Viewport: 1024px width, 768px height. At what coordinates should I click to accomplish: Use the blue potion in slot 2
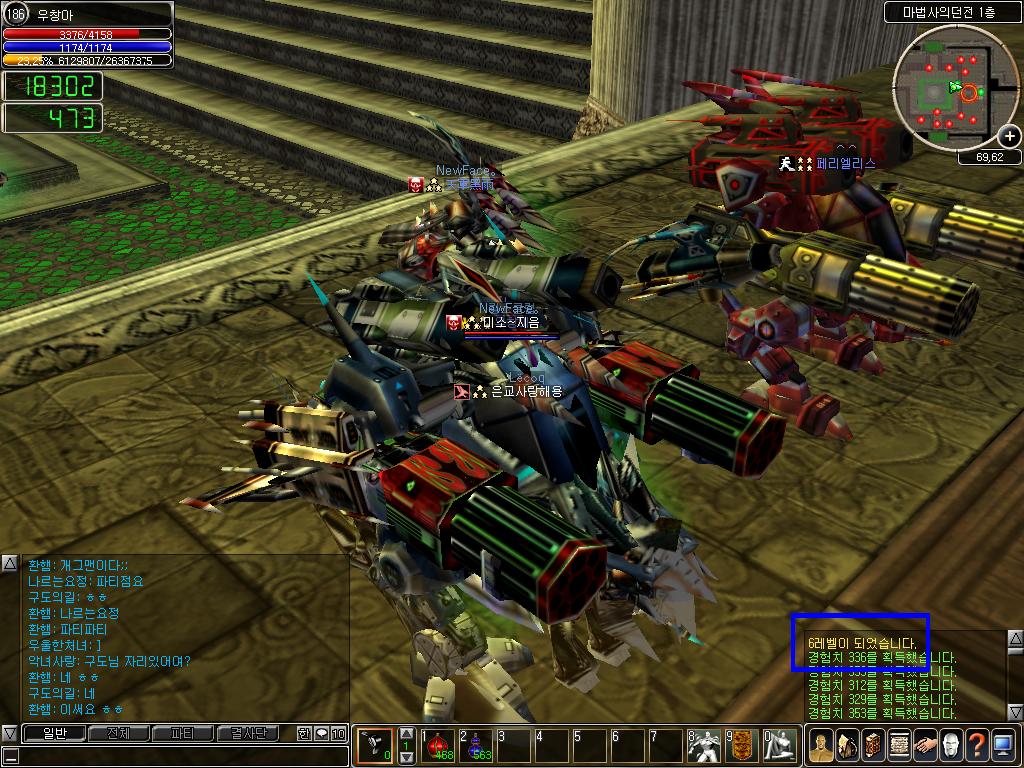click(476, 746)
